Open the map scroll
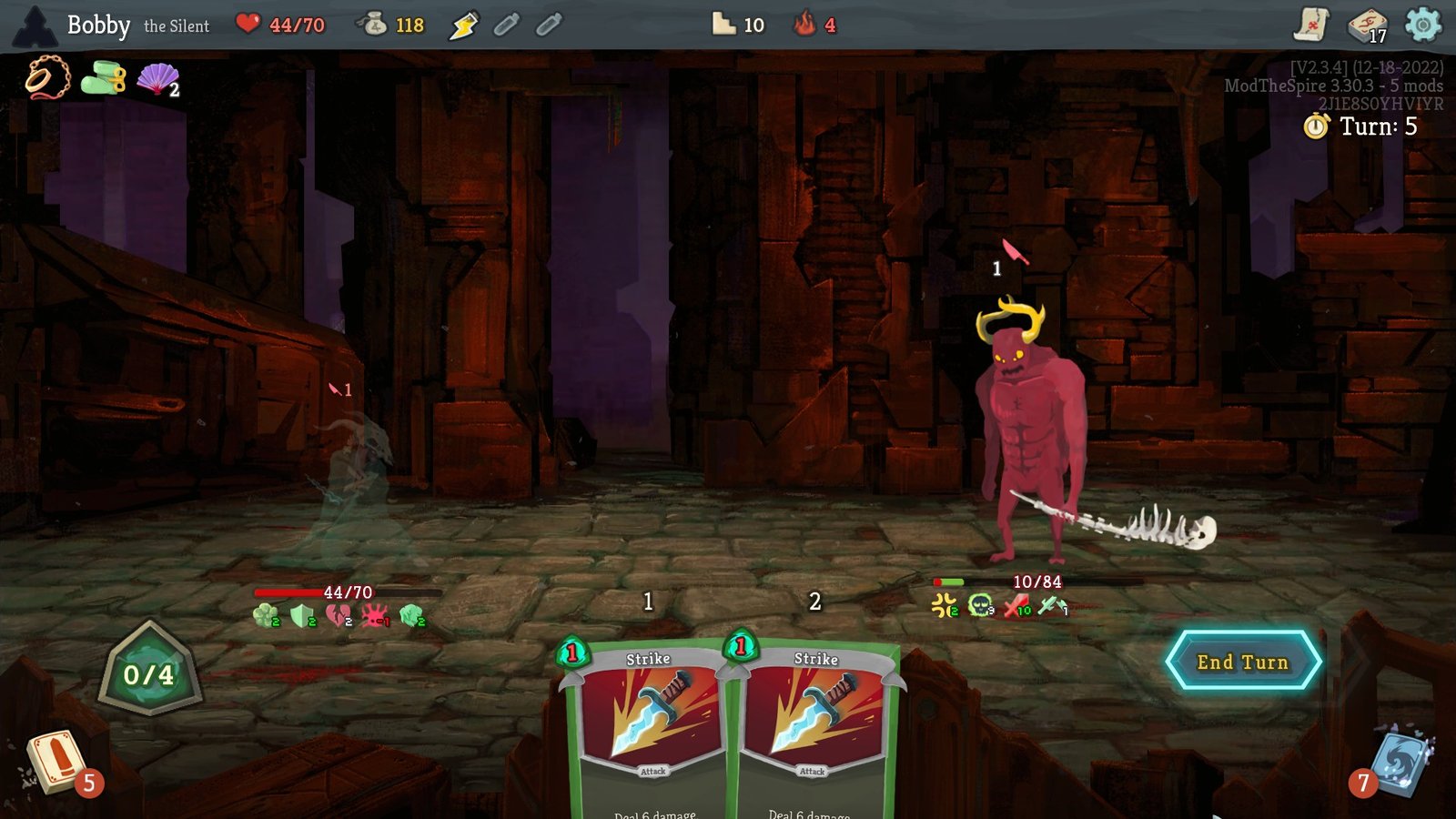 pyautogui.click(x=1311, y=25)
